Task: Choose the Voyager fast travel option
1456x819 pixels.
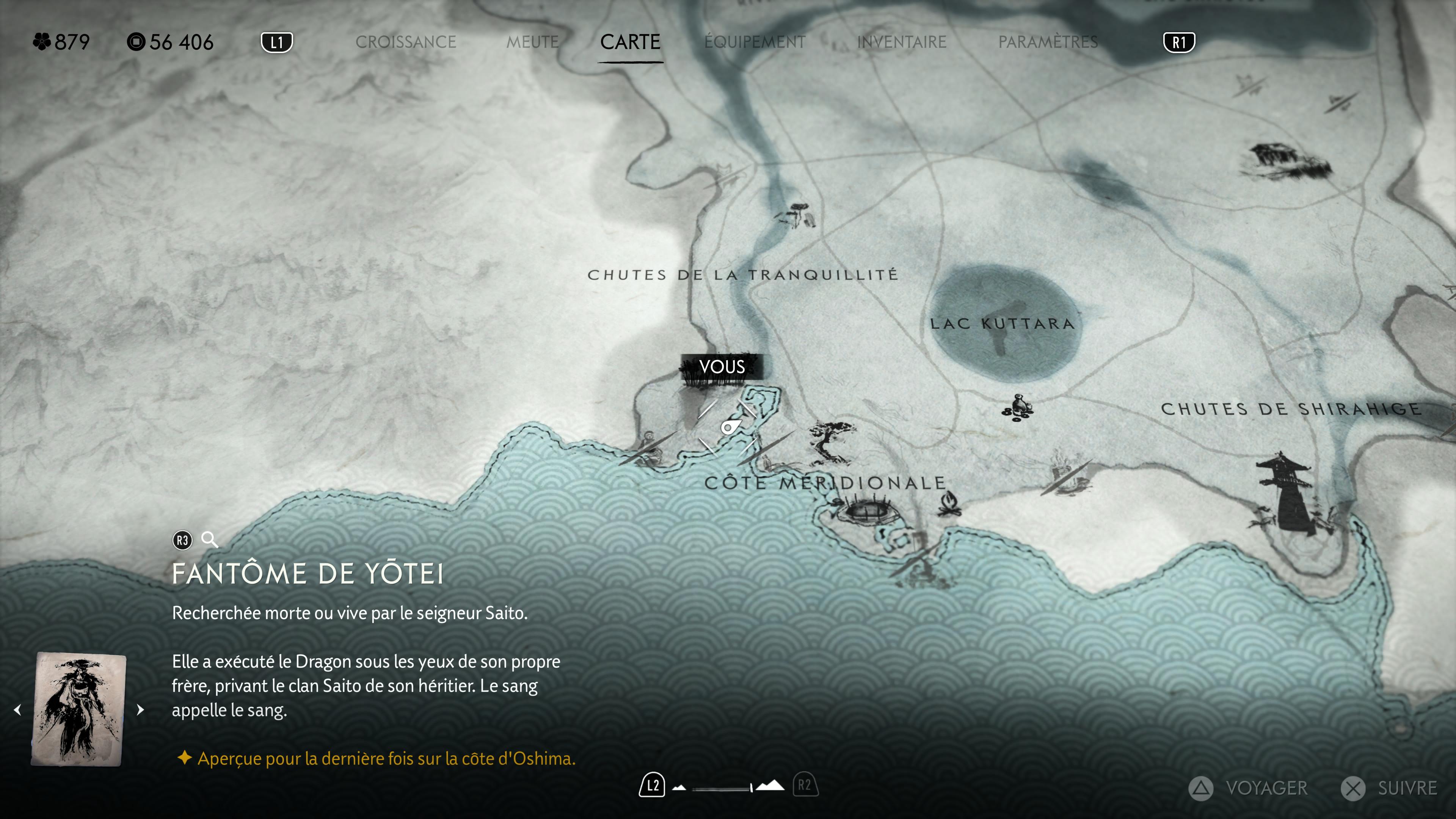Action: pyautogui.click(x=1248, y=788)
